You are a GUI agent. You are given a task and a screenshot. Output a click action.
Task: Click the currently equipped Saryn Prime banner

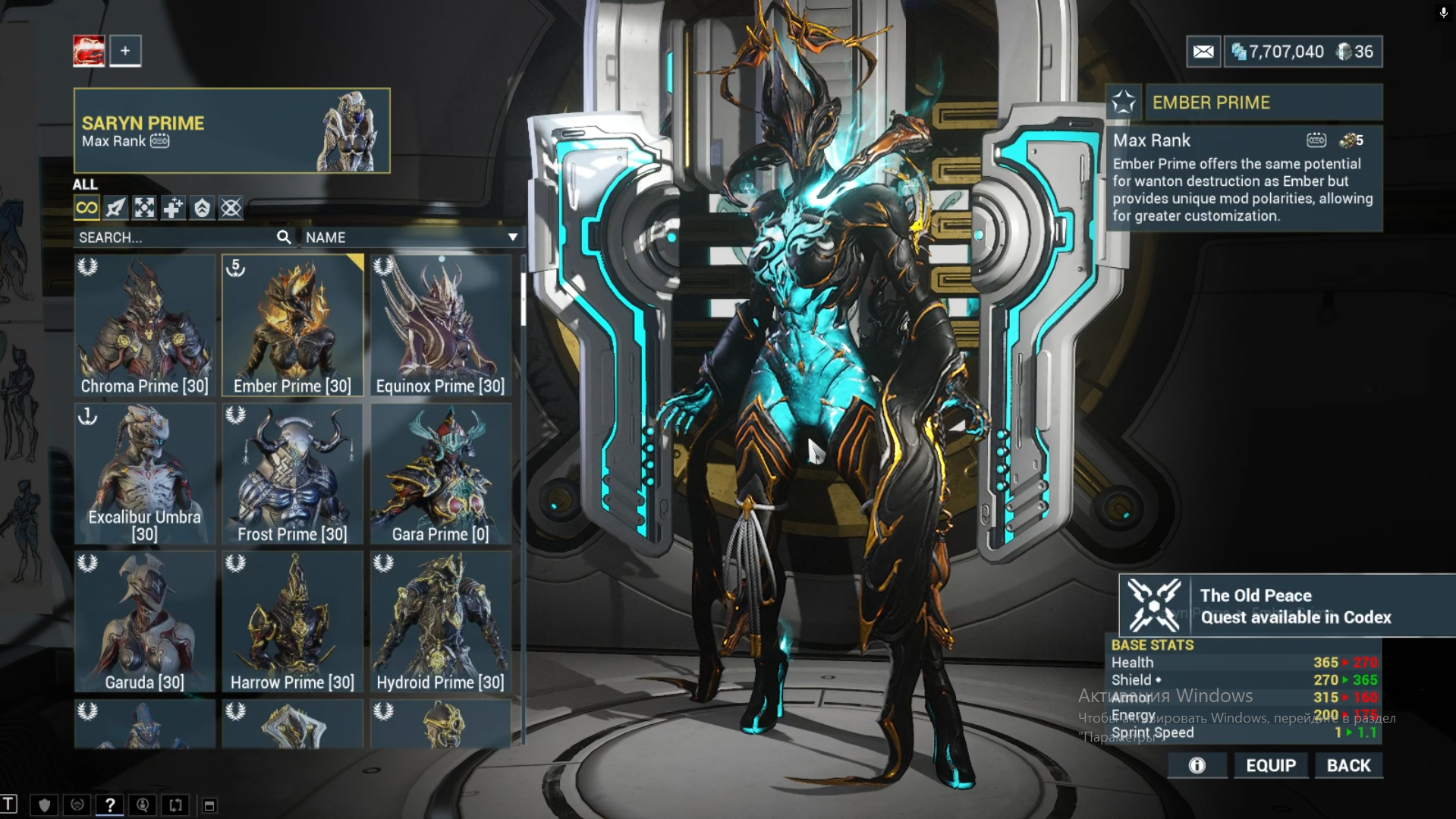(231, 131)
